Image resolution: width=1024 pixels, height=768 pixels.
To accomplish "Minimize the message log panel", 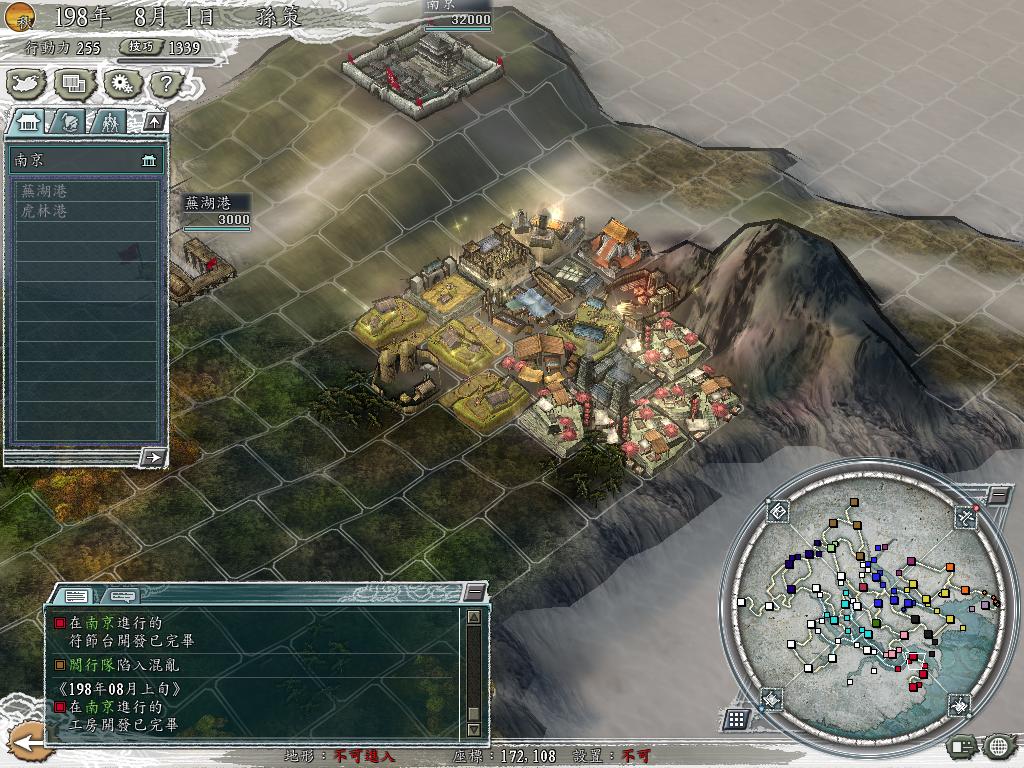I will tap(475, 592).
